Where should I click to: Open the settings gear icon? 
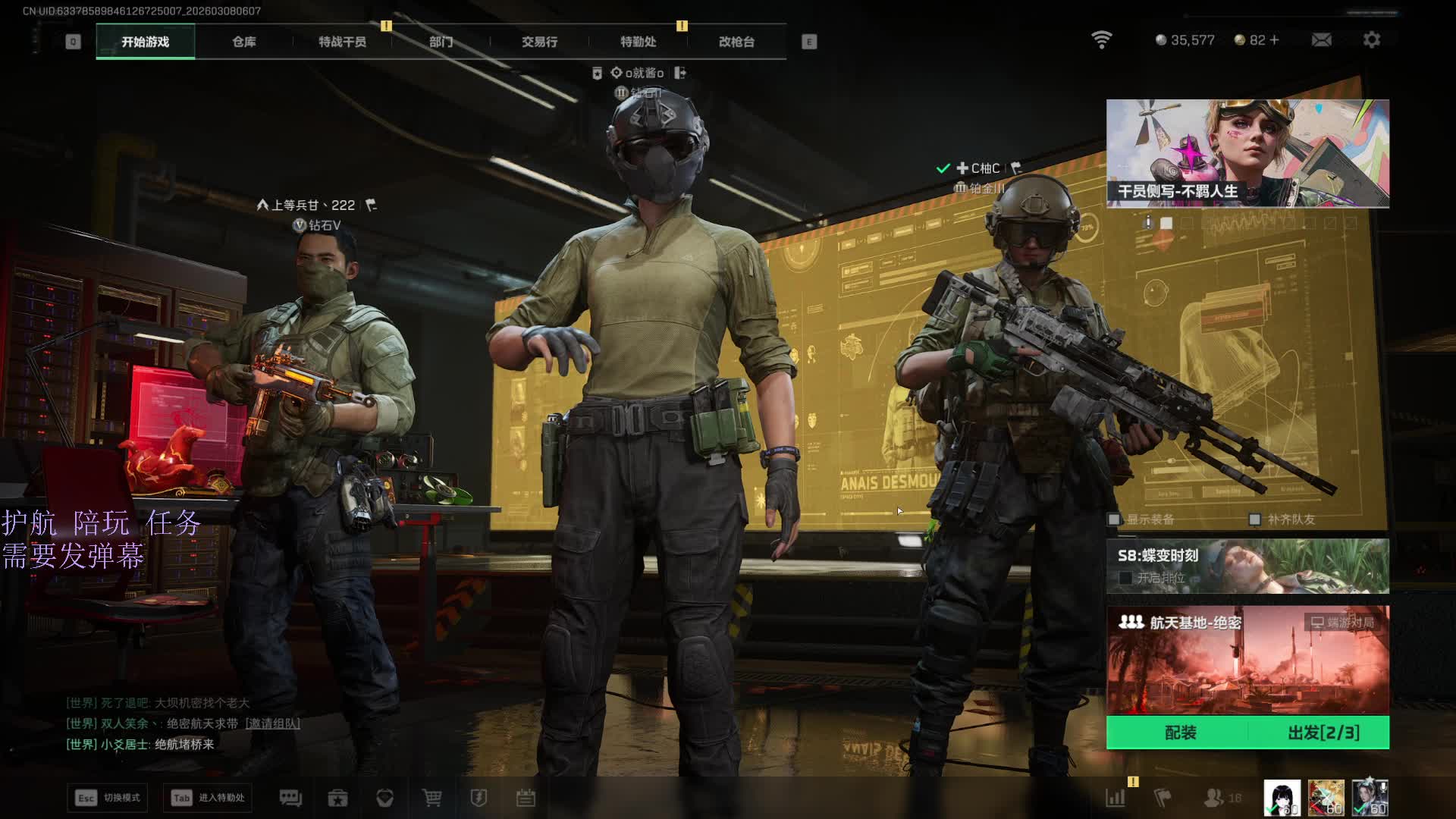(x=1371, y=39)
